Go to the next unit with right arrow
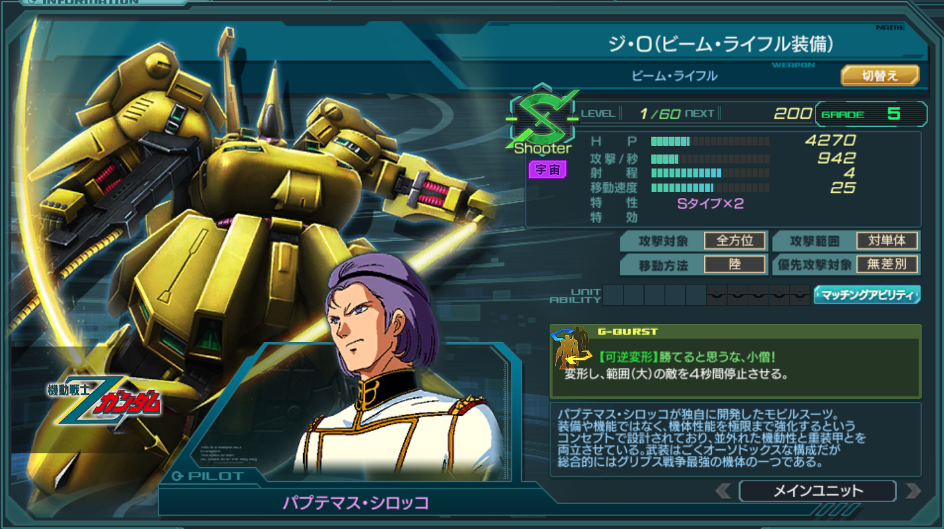Screen dimensions: 944x529 point(912,491)
